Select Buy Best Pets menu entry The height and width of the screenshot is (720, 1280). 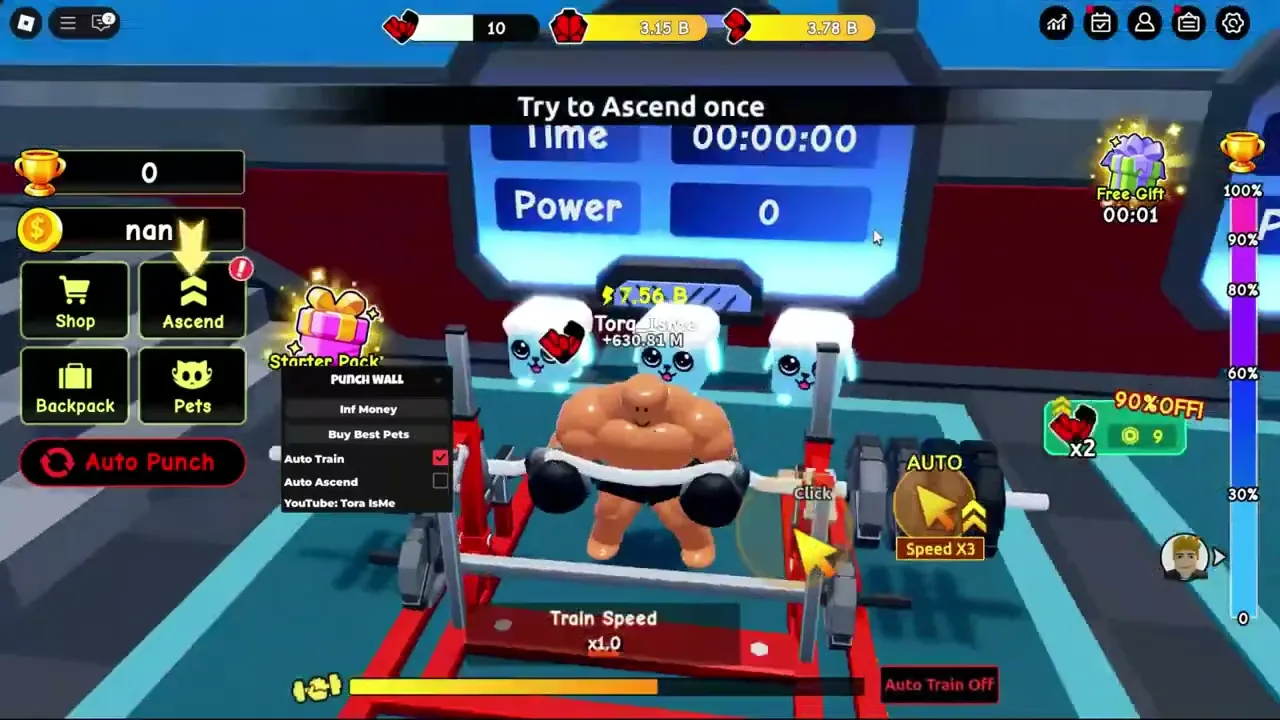368,433
